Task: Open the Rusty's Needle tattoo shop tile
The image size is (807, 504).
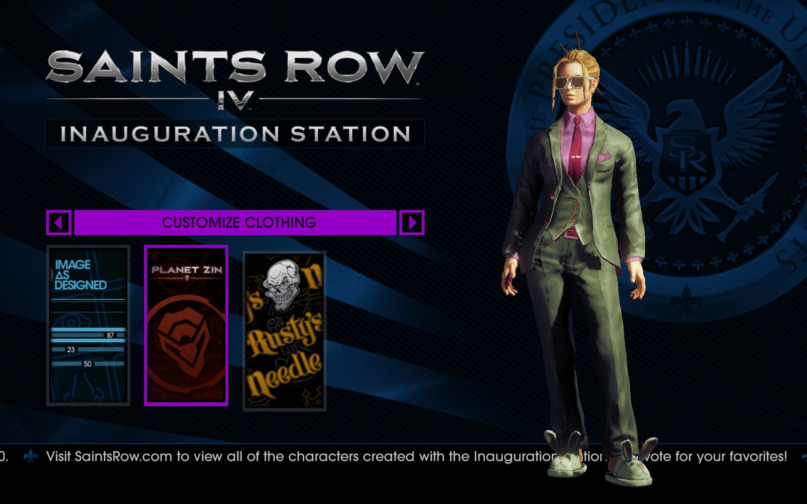Action: pos(284,330)
